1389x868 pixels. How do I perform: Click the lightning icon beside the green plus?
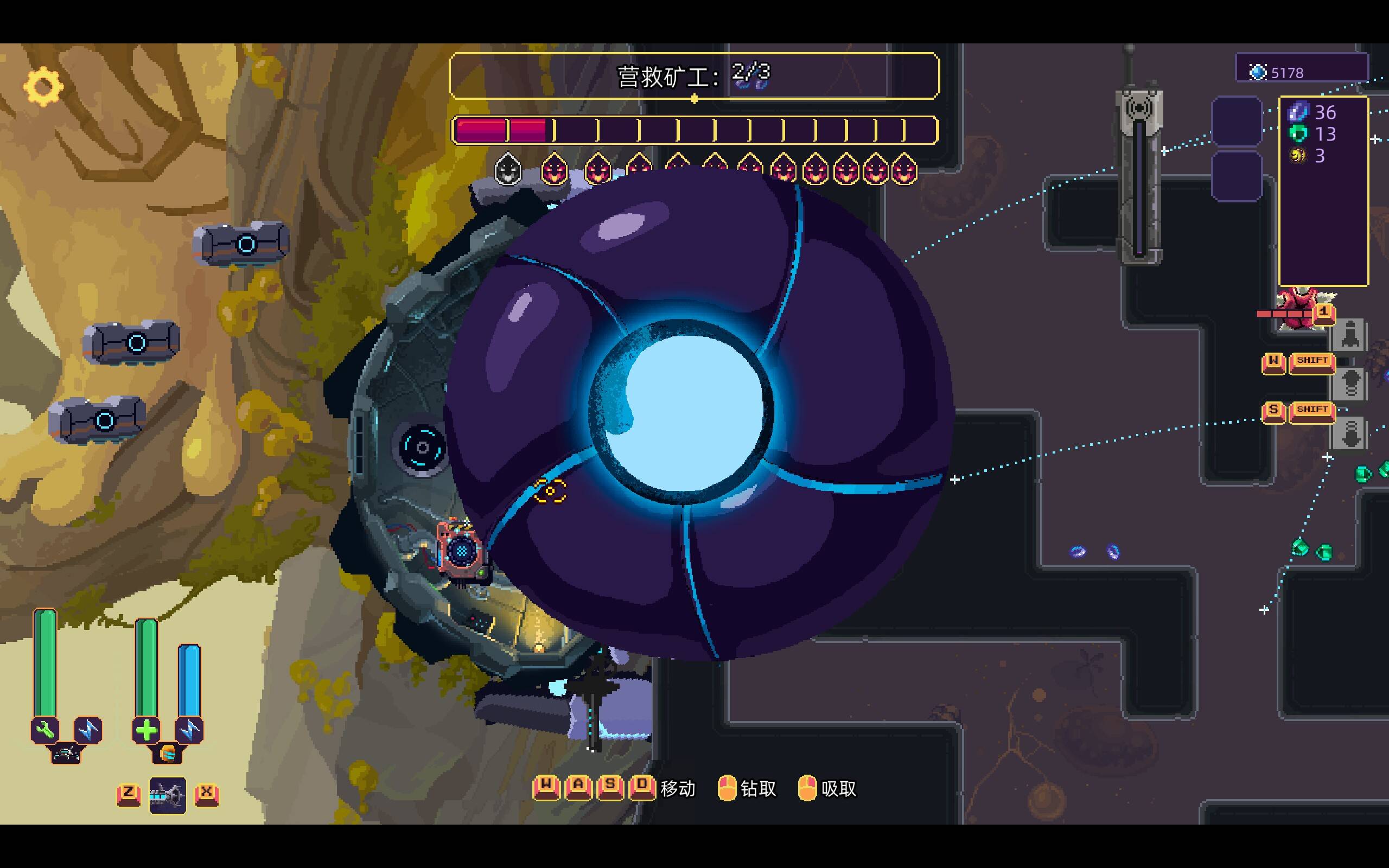(189, 730)
